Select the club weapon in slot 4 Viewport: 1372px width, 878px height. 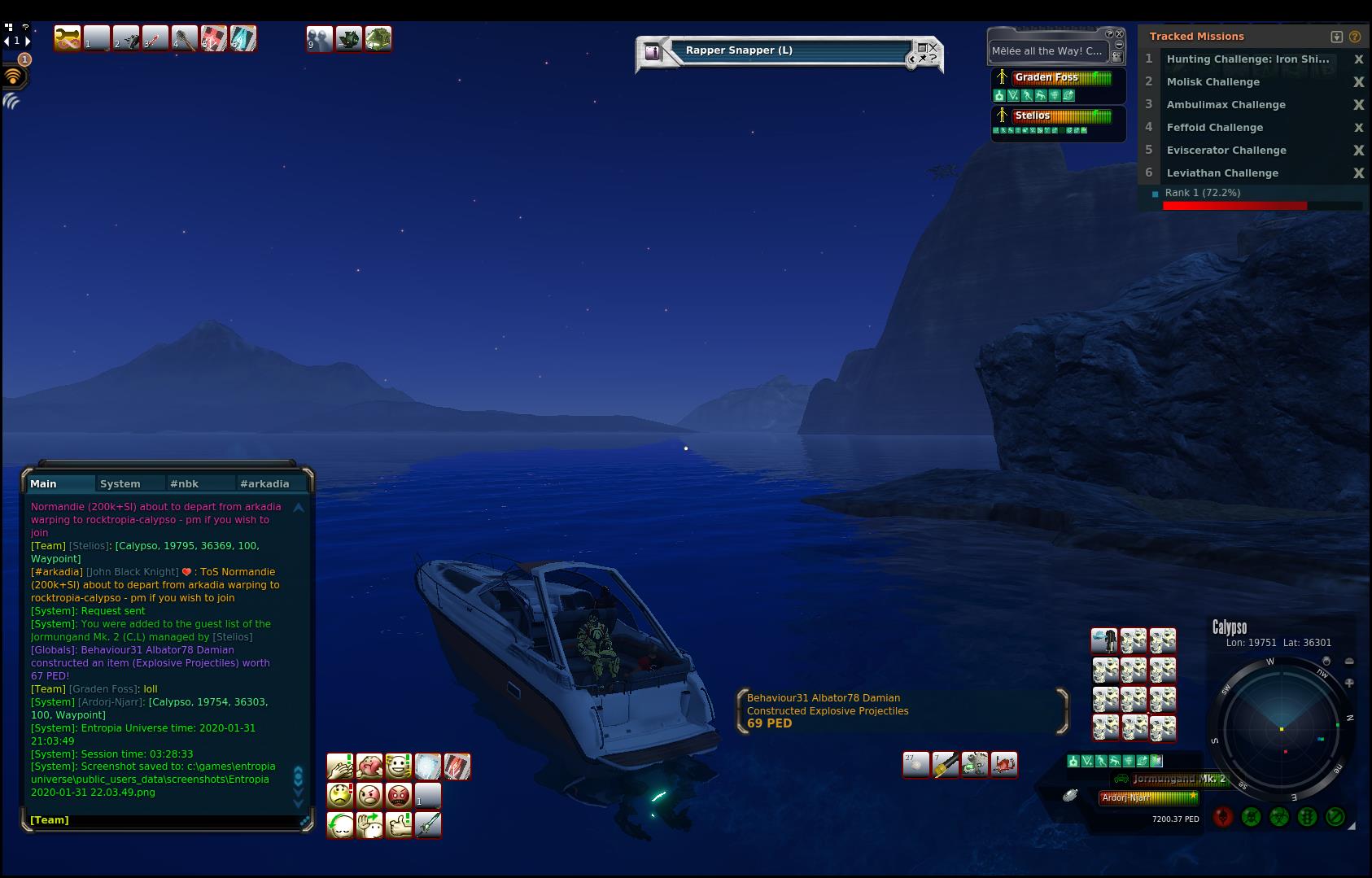click(185, 38)
